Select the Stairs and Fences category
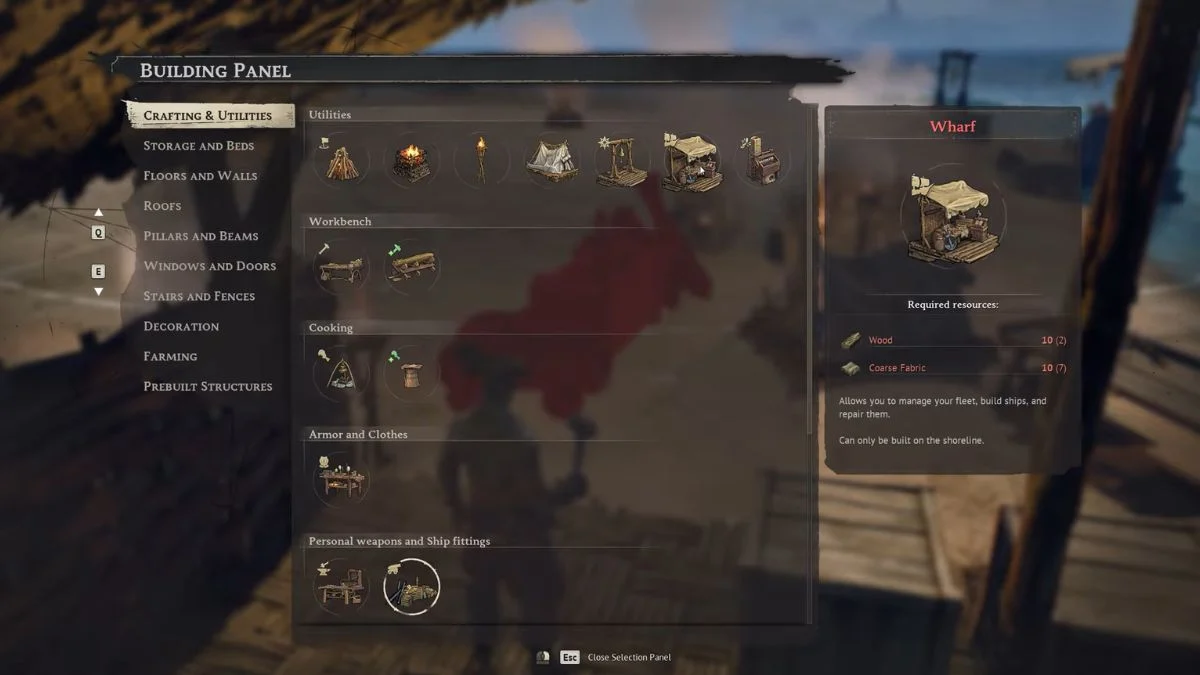Viewport: 1200px width, 675px height. click(x=199, y=296)
